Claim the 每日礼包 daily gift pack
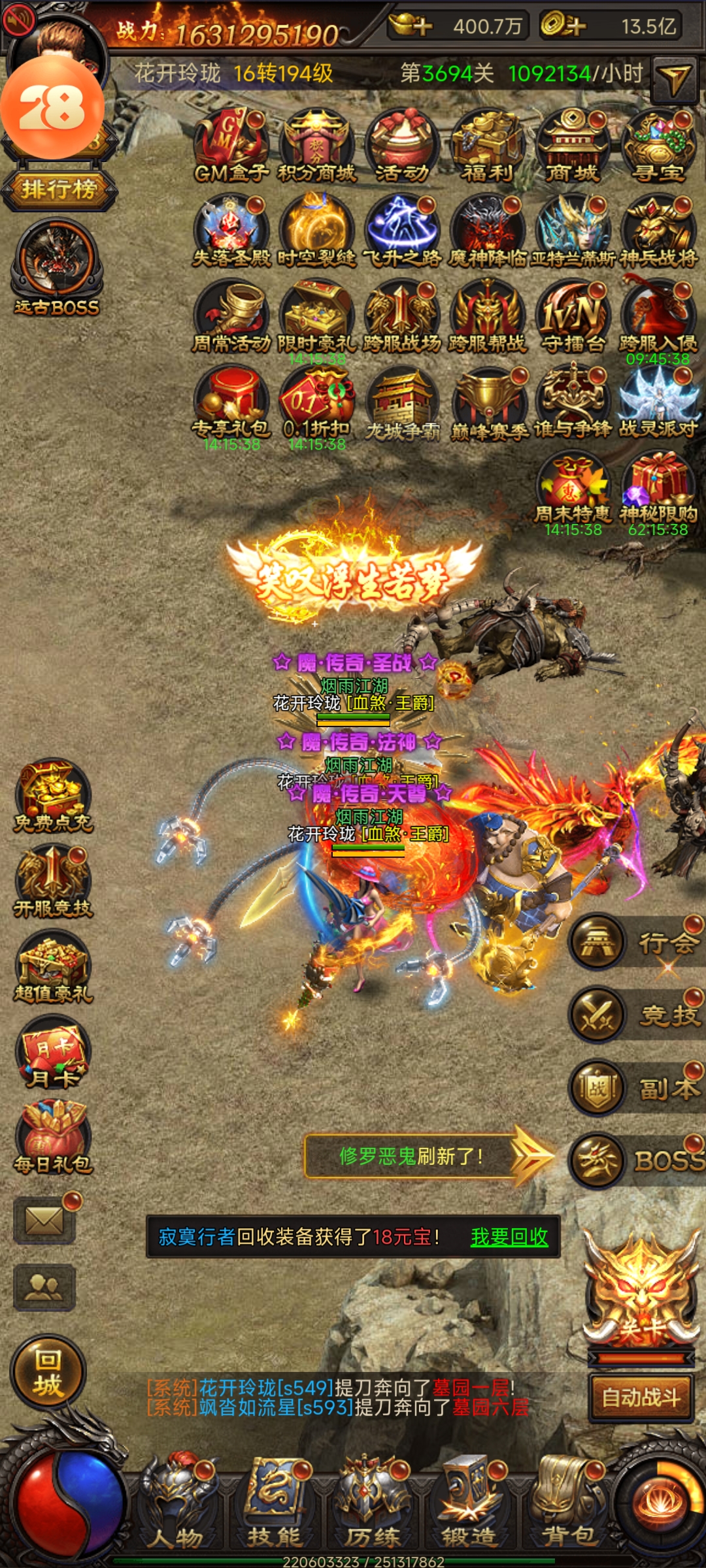The width and height of the screenshot is (706, 1568). click(x=54, y=1137)
